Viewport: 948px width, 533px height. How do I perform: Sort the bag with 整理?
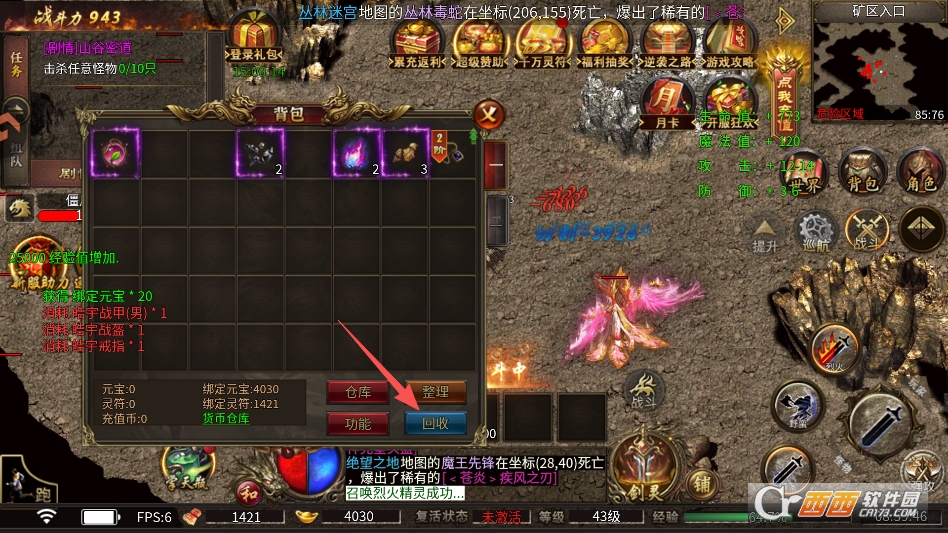click(x=435, y=392)
